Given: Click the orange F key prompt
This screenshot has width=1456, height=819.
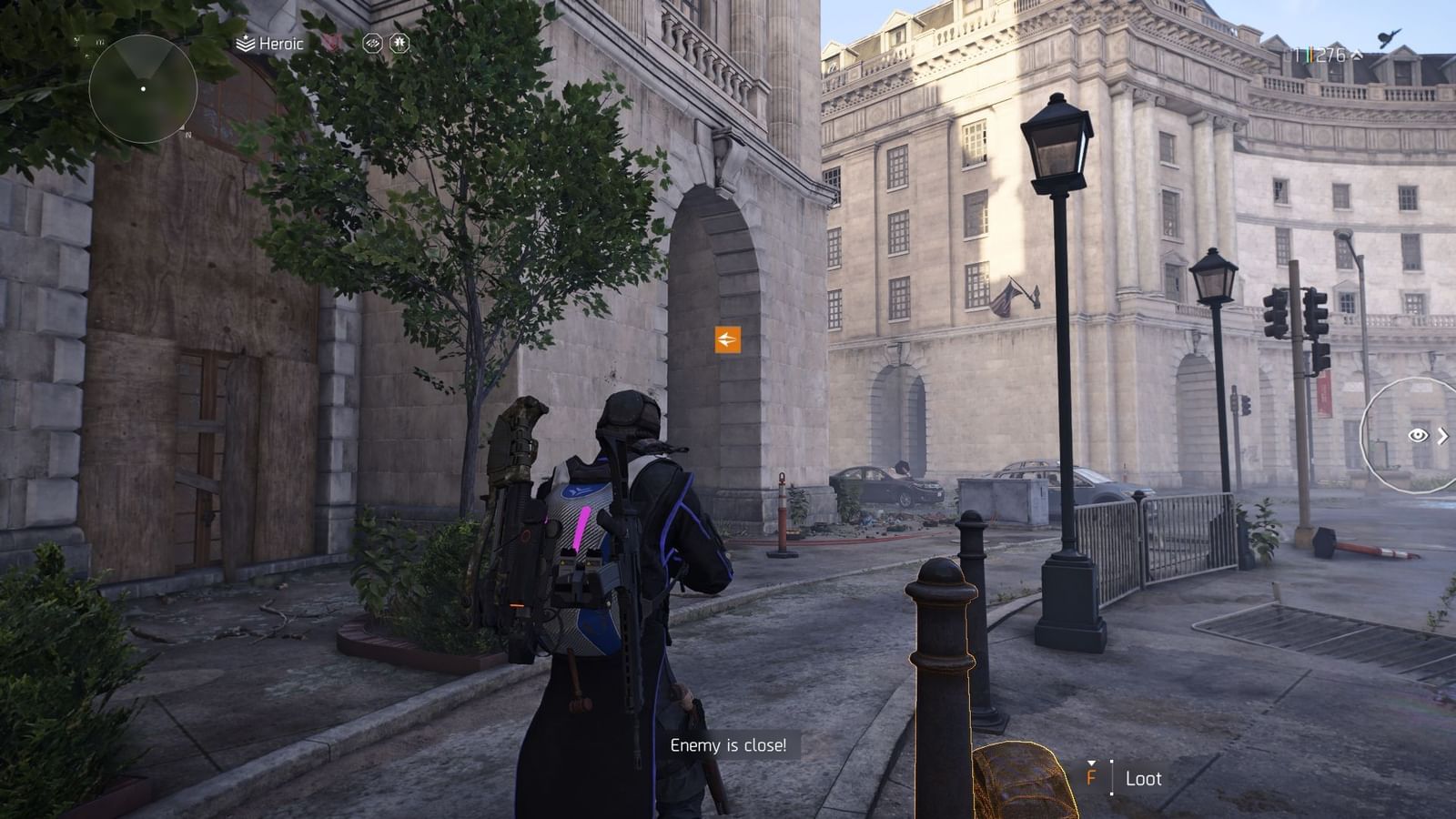Looking at the screenshot, I should pos(1091,779).
